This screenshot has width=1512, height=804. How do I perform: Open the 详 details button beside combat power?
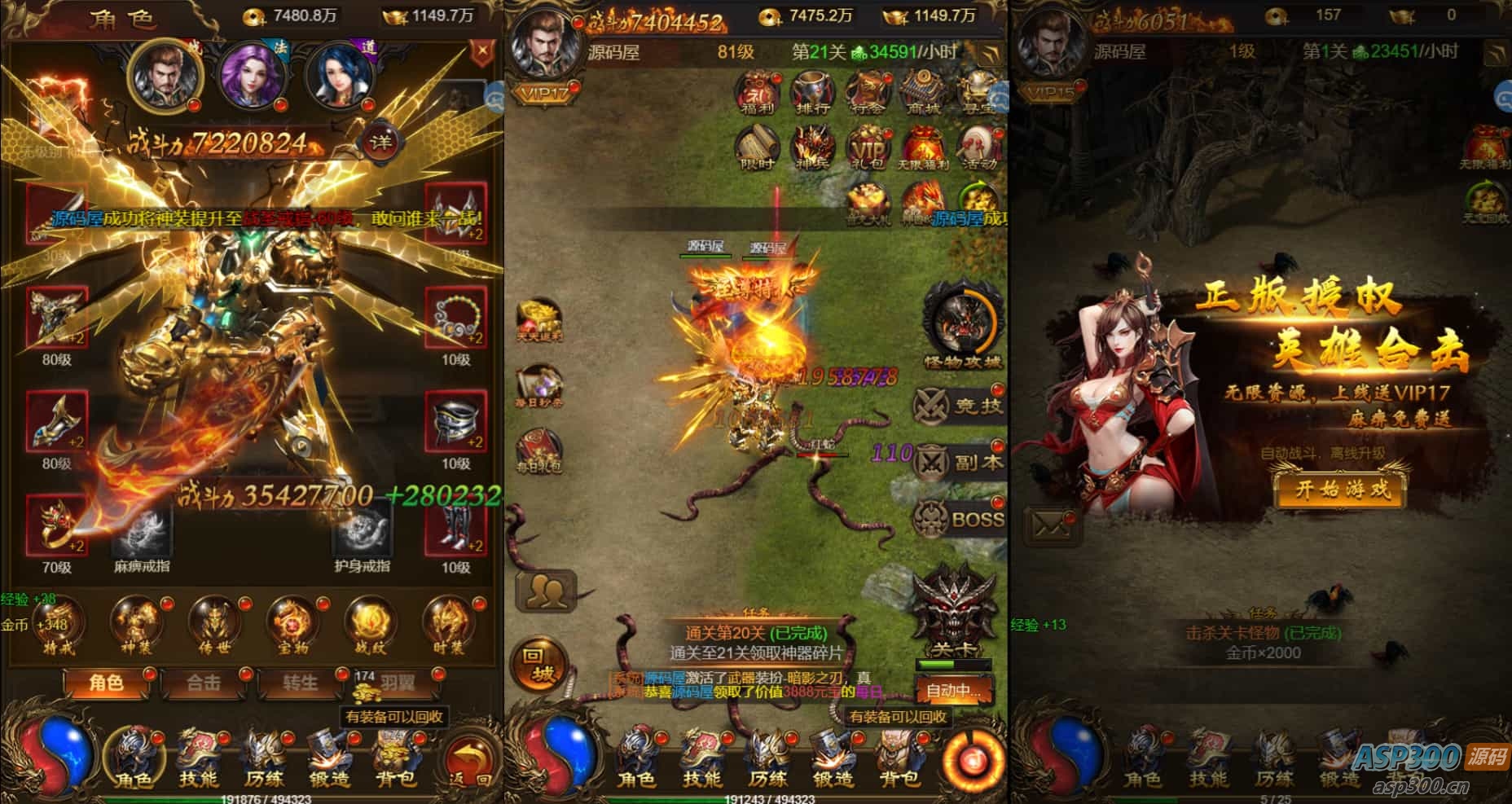point(380,143)
